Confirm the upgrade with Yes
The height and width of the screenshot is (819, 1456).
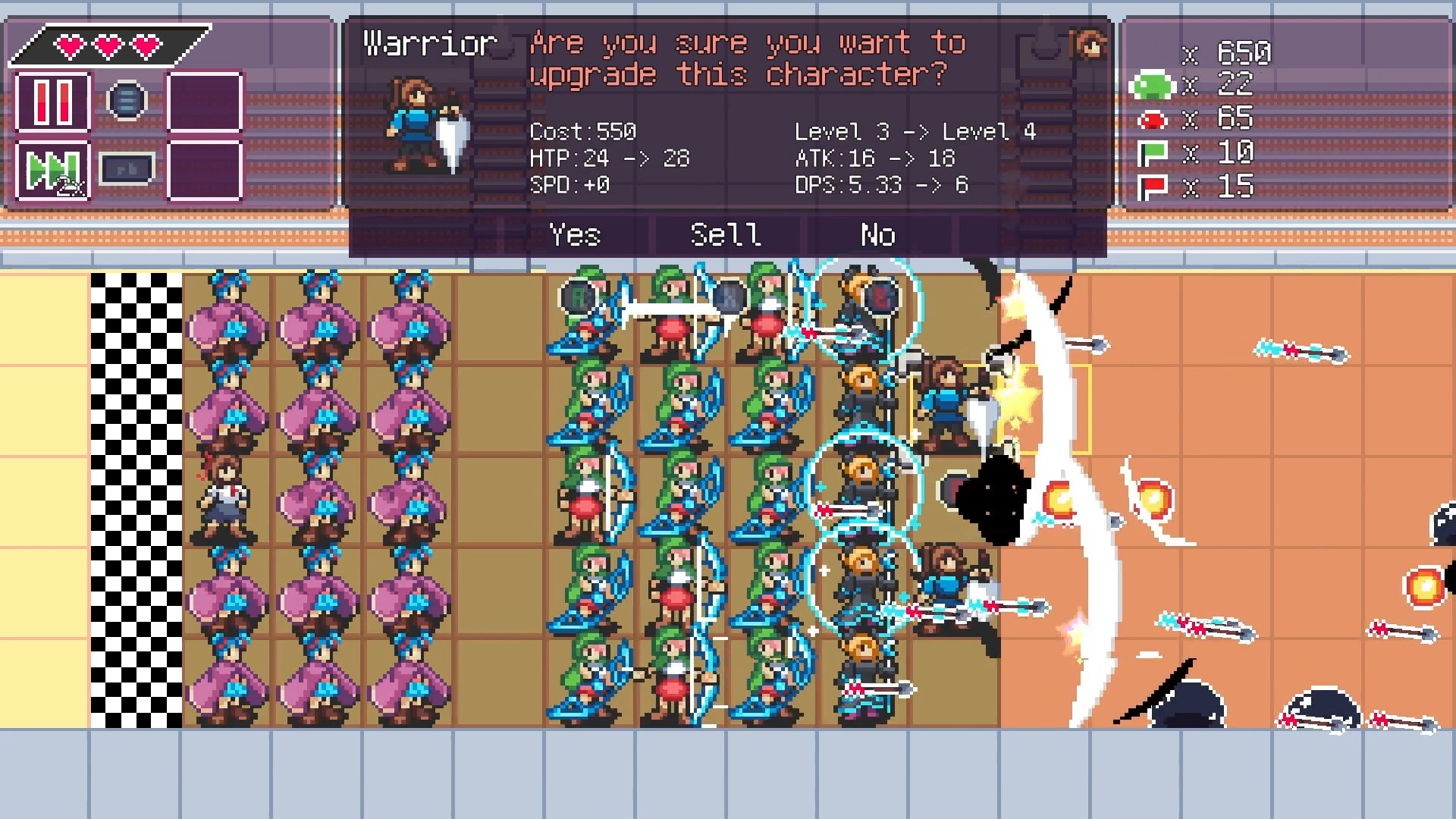click(575, 235)
